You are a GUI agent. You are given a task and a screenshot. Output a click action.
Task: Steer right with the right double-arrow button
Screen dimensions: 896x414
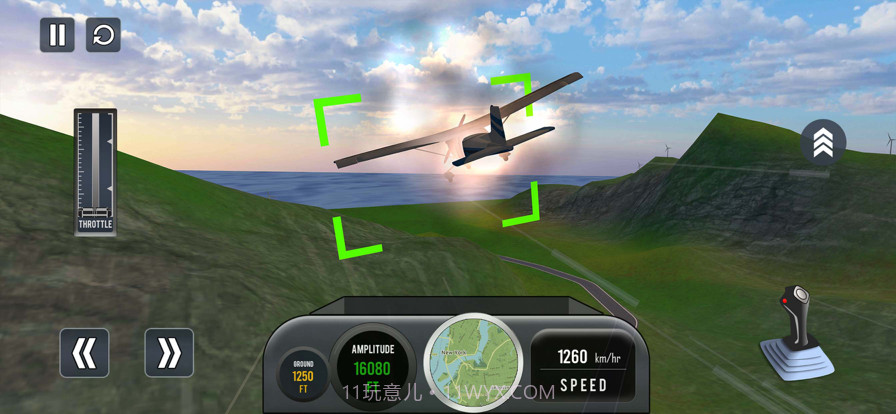coord(169,353)
